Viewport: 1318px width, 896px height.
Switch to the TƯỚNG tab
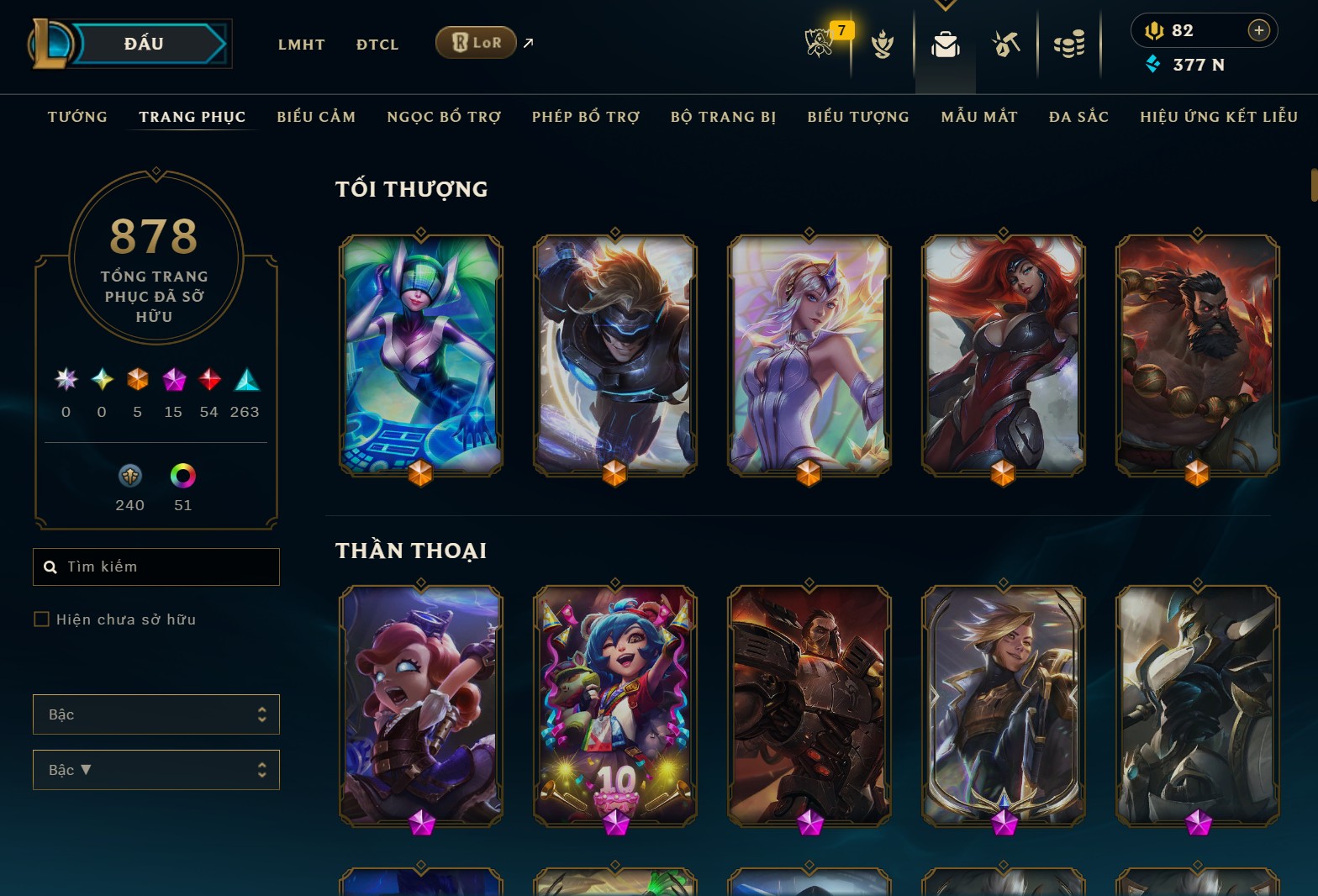point(76,117)
